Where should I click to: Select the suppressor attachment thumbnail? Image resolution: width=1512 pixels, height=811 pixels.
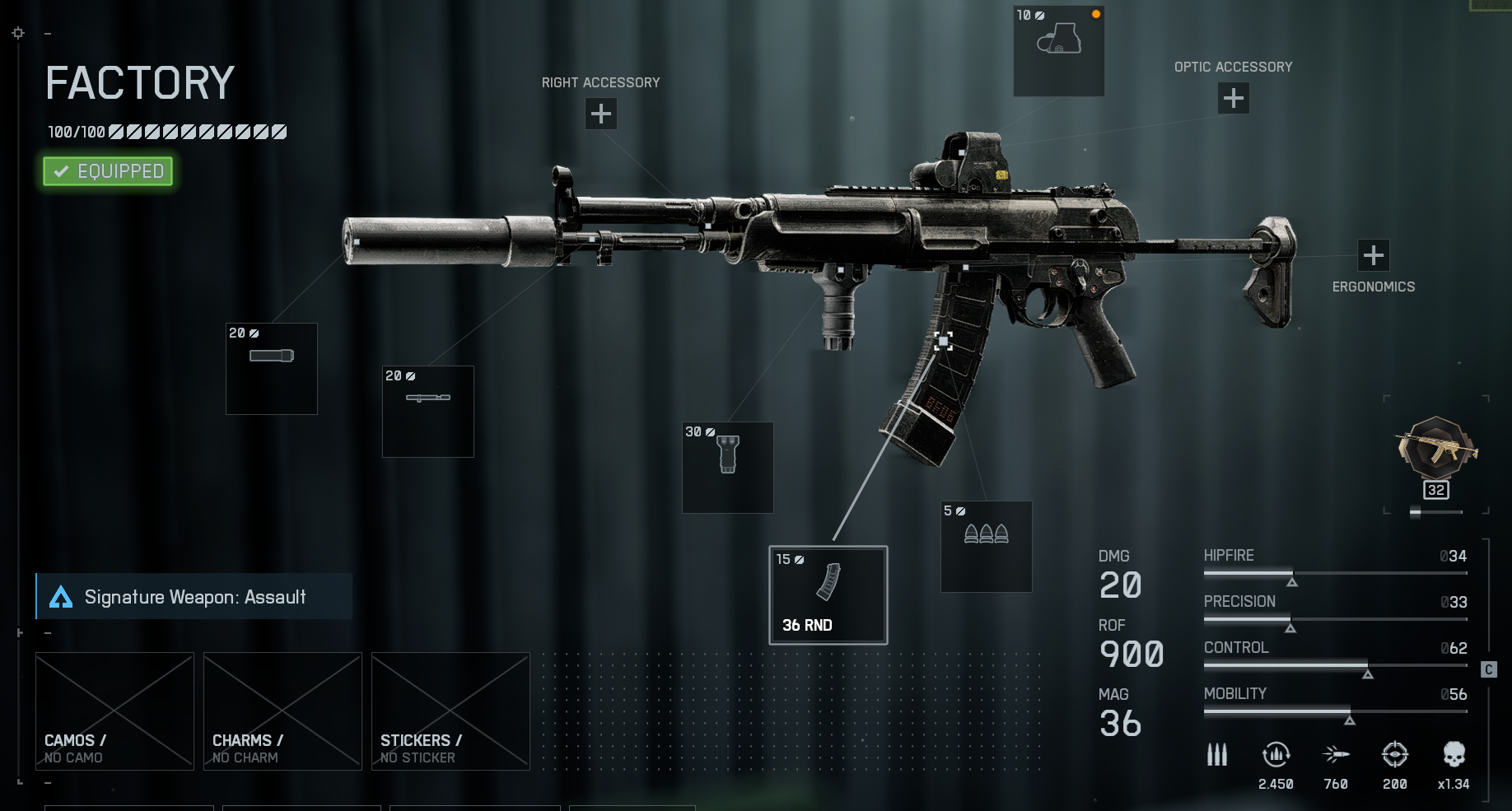click(271, 368)
